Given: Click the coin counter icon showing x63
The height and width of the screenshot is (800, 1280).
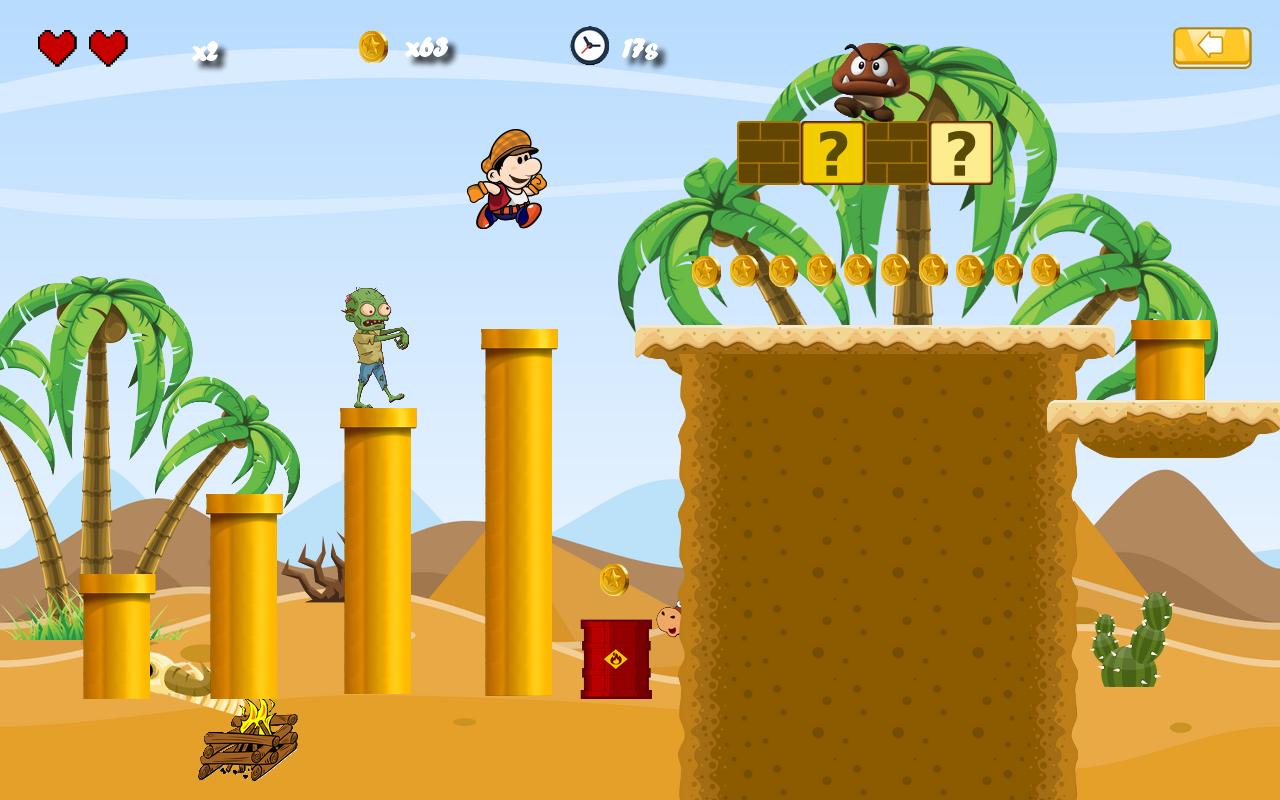Looking at the screenshot, I should tap(371, 45).
